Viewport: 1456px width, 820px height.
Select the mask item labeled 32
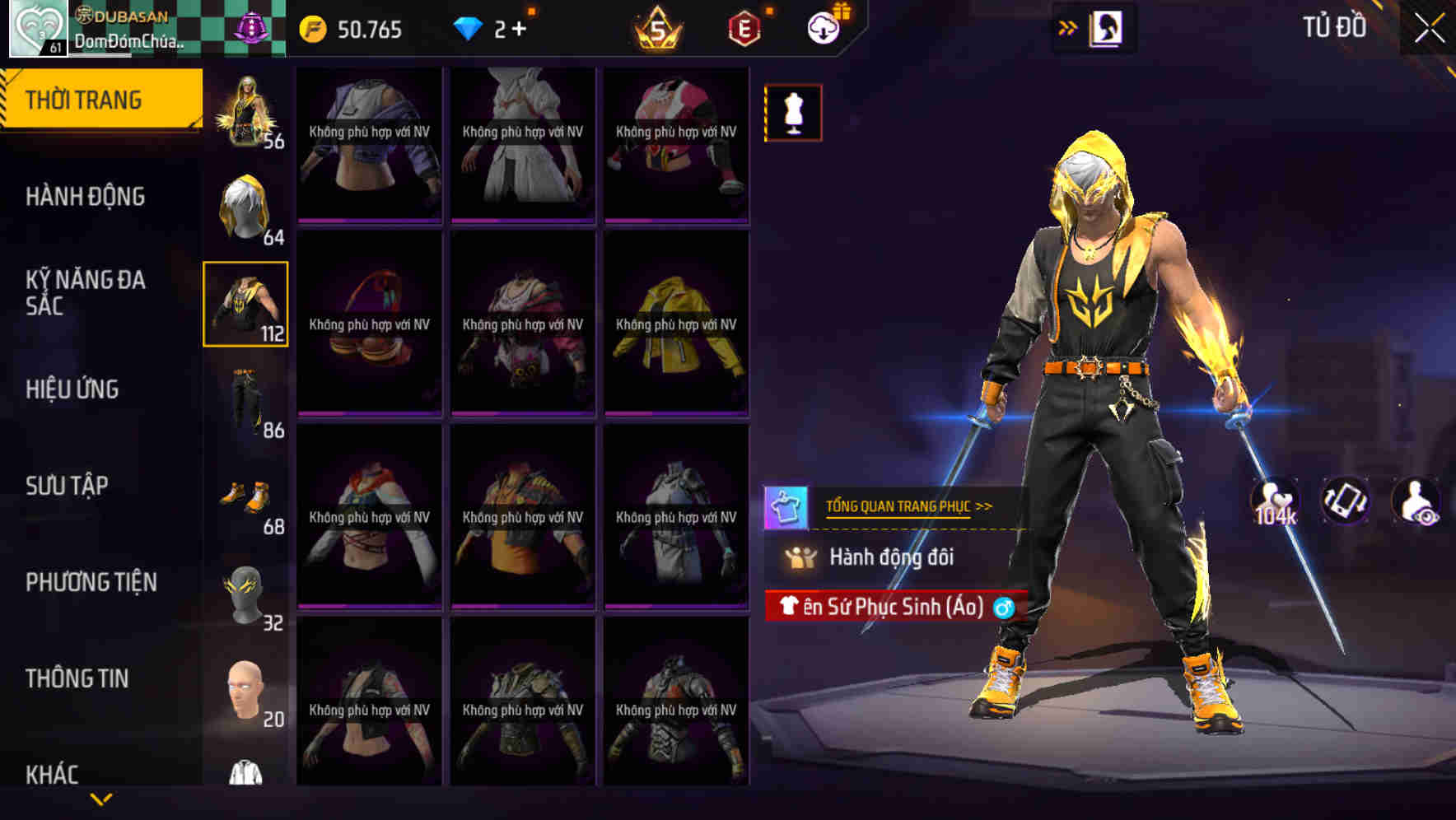245,594
